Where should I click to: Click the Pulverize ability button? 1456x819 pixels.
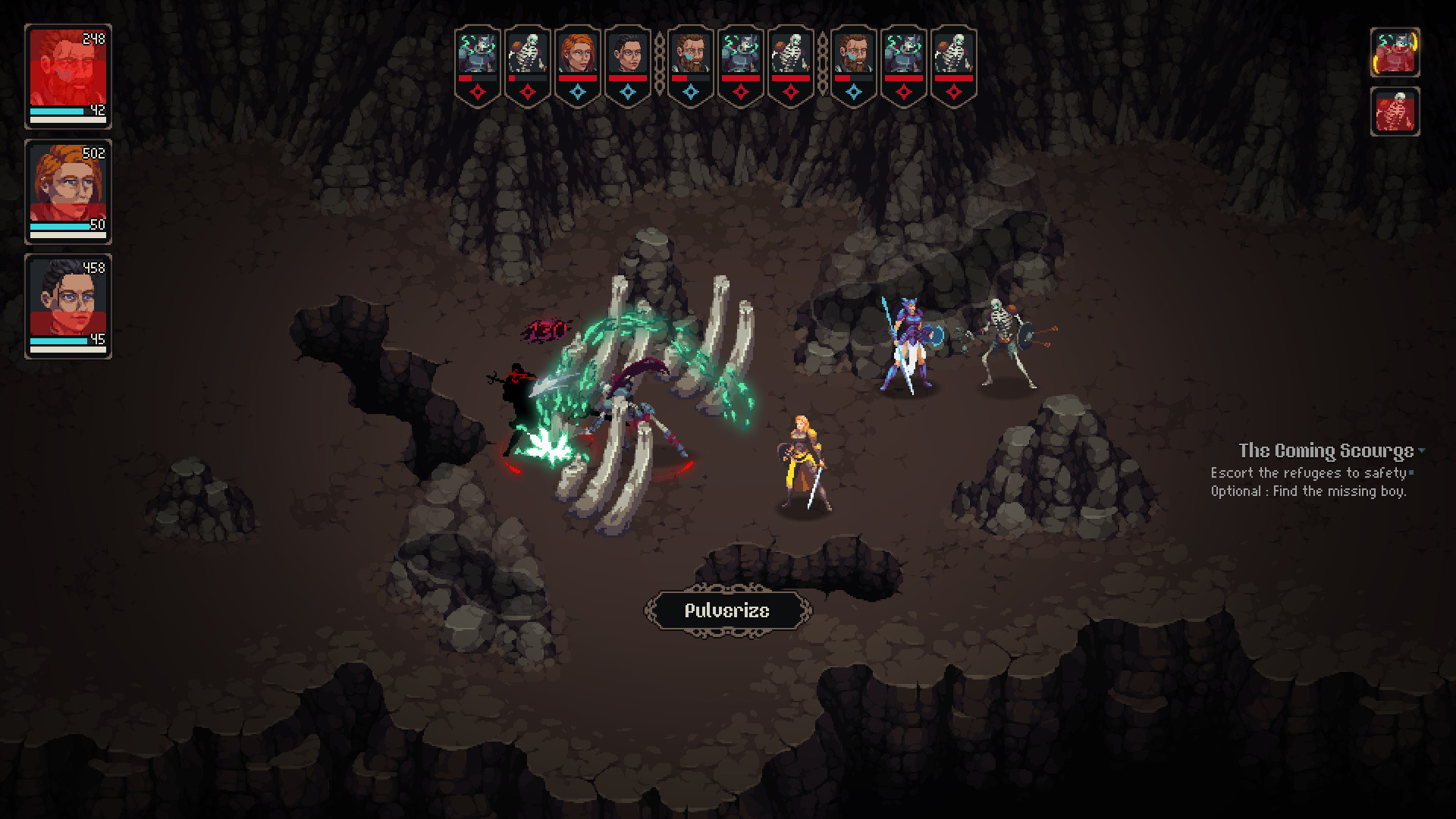727,610
